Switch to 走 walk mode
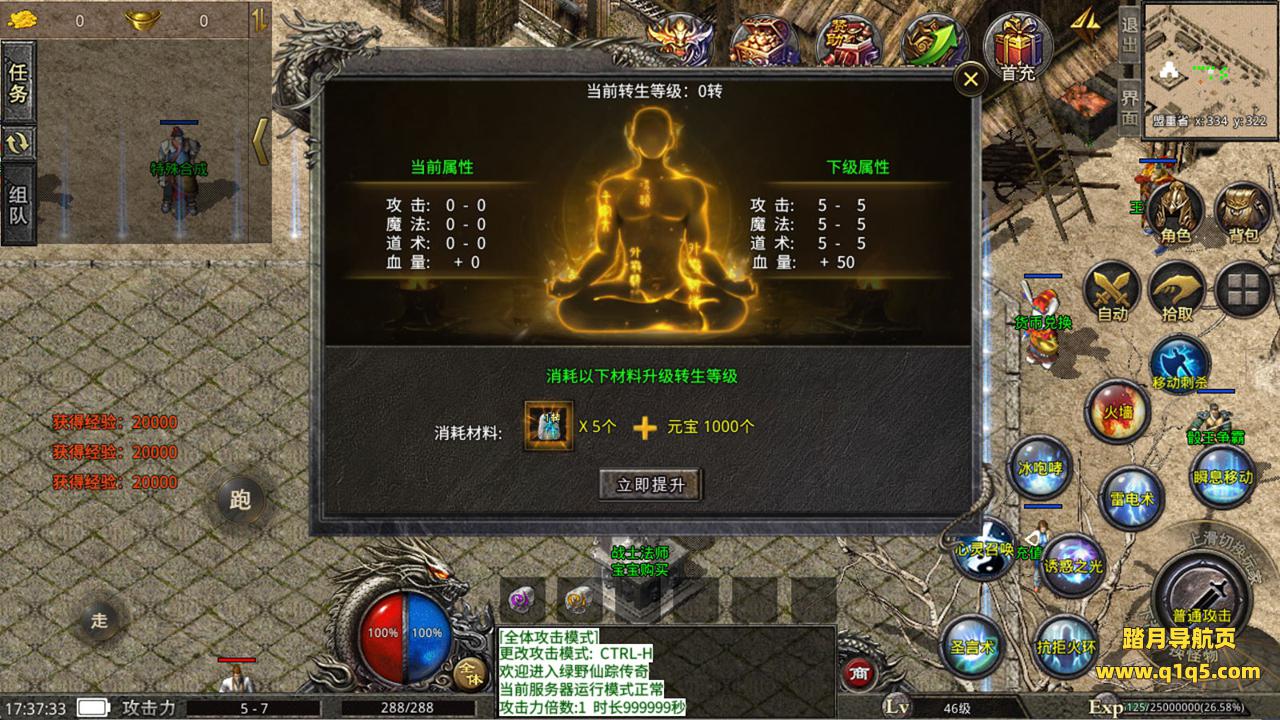Image resolution: width=1280 pixels, height=720 pixels. click(99, 620)
